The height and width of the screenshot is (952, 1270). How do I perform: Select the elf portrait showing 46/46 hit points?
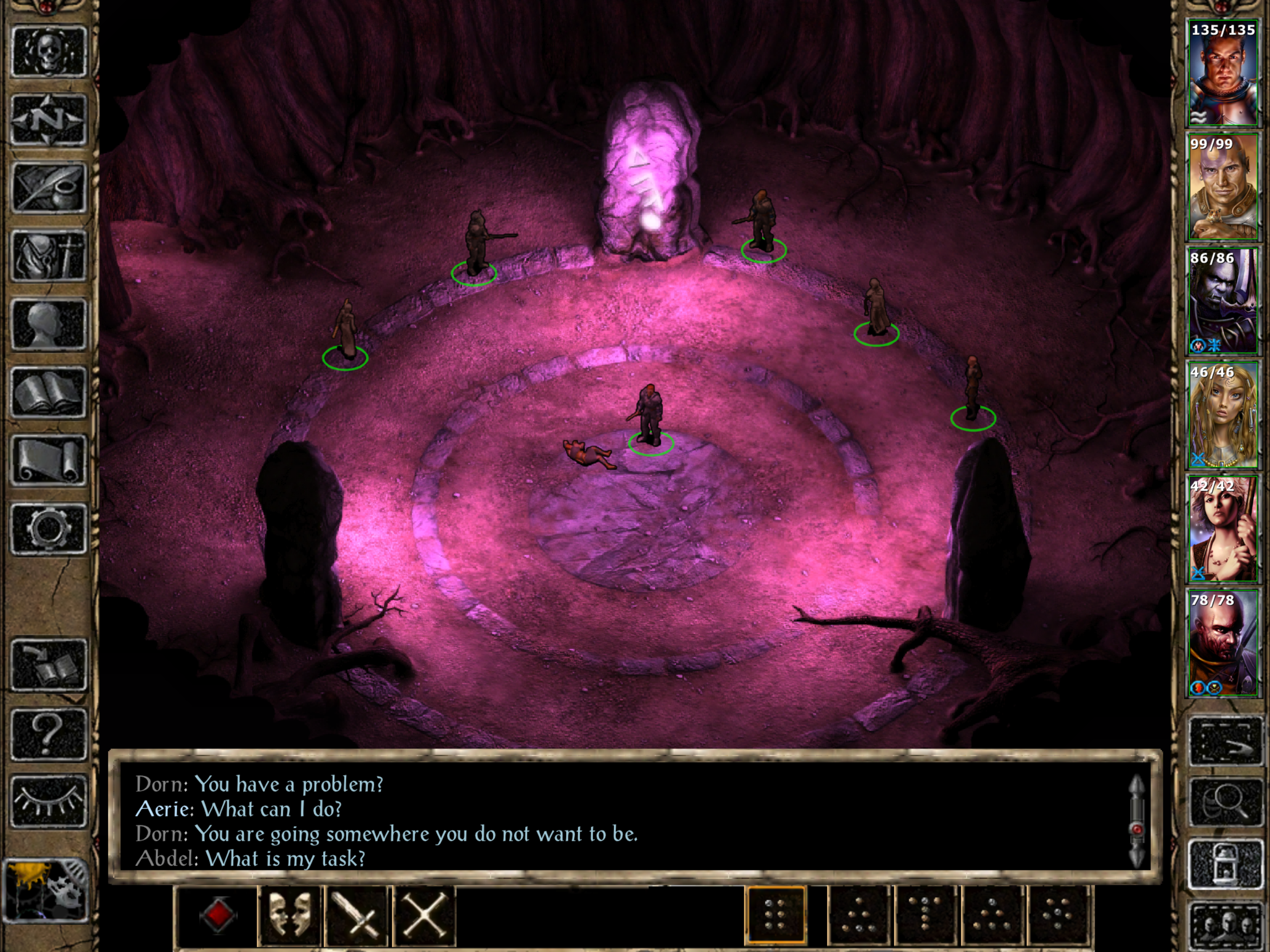[1222, 416]
